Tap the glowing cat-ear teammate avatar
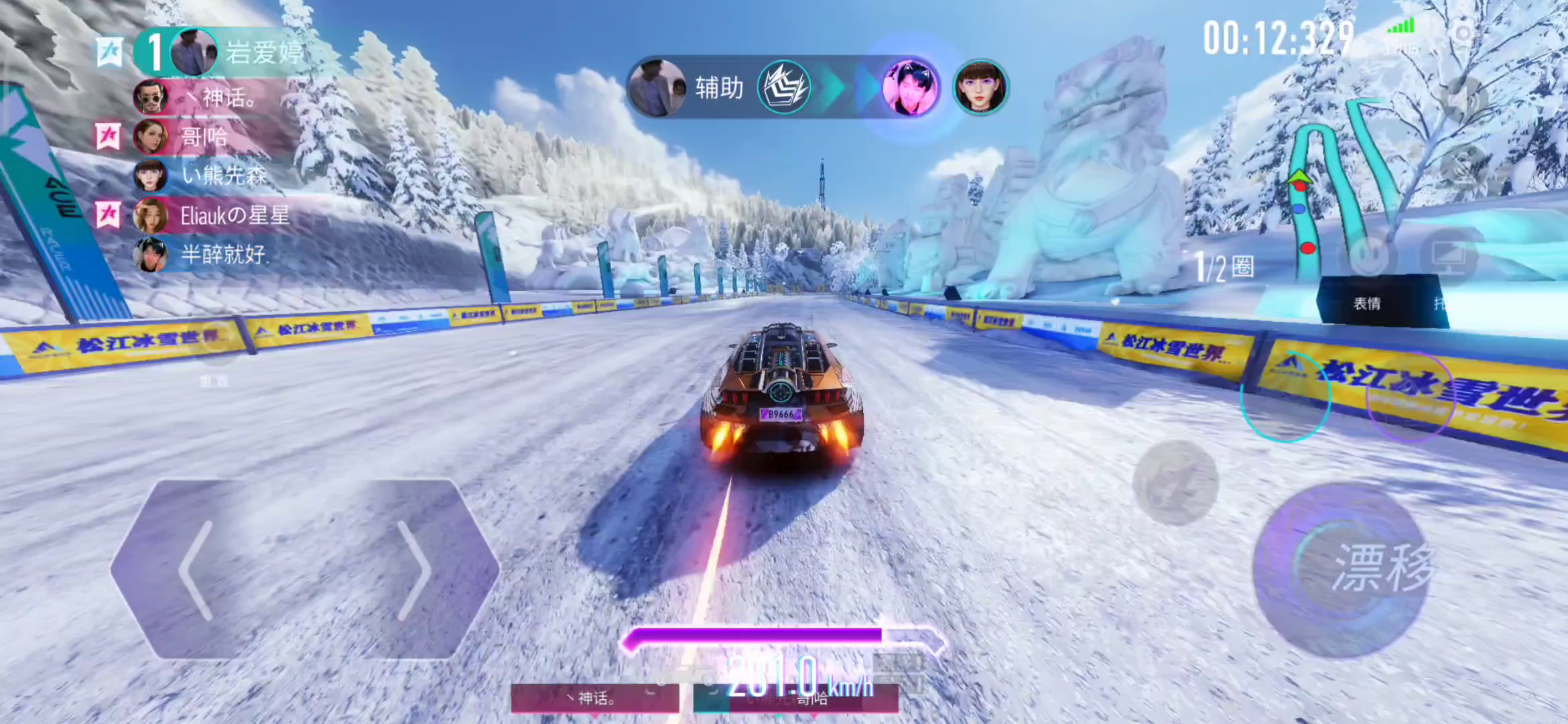The image size is (1568, 724). pyautogui.click(x=909, y=88)
